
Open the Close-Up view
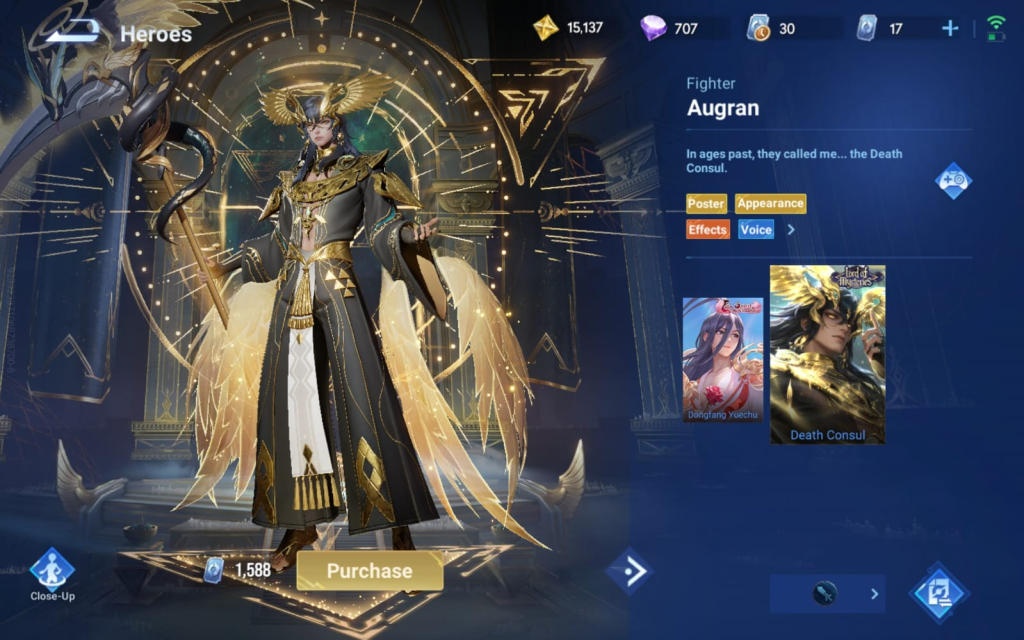point(52,572)
